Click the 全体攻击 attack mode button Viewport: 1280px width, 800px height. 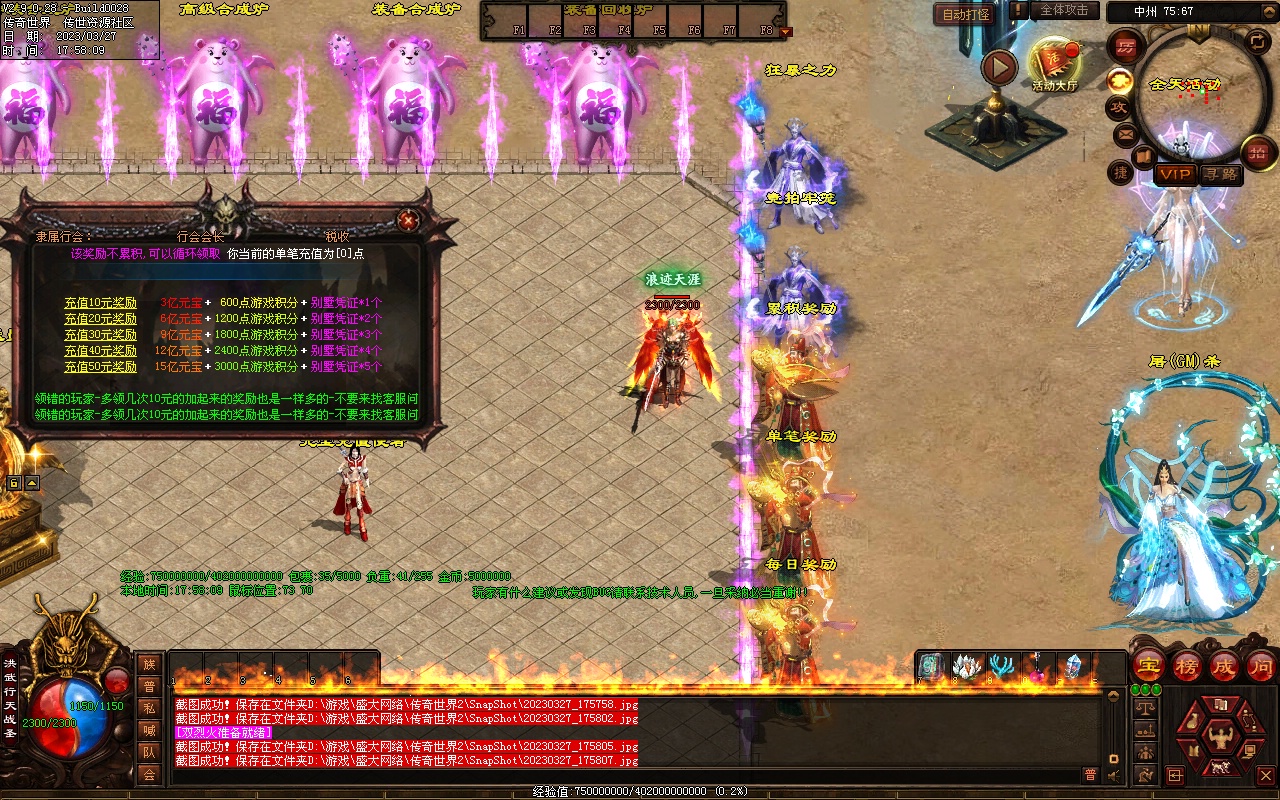[1064, 10]
